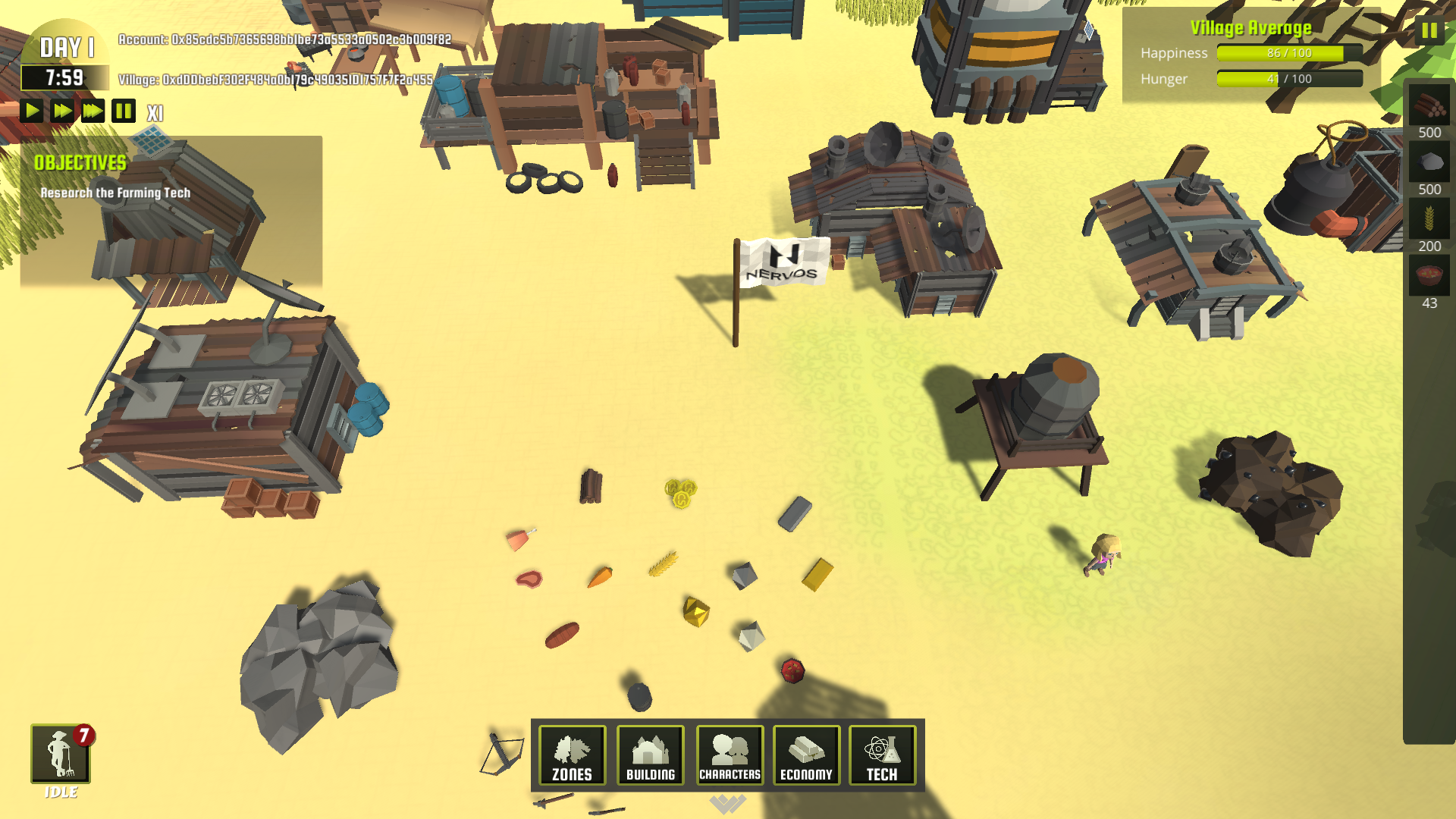Open the Tech research tree
This screenshot has height=819, width=1456.
point(882,755)
